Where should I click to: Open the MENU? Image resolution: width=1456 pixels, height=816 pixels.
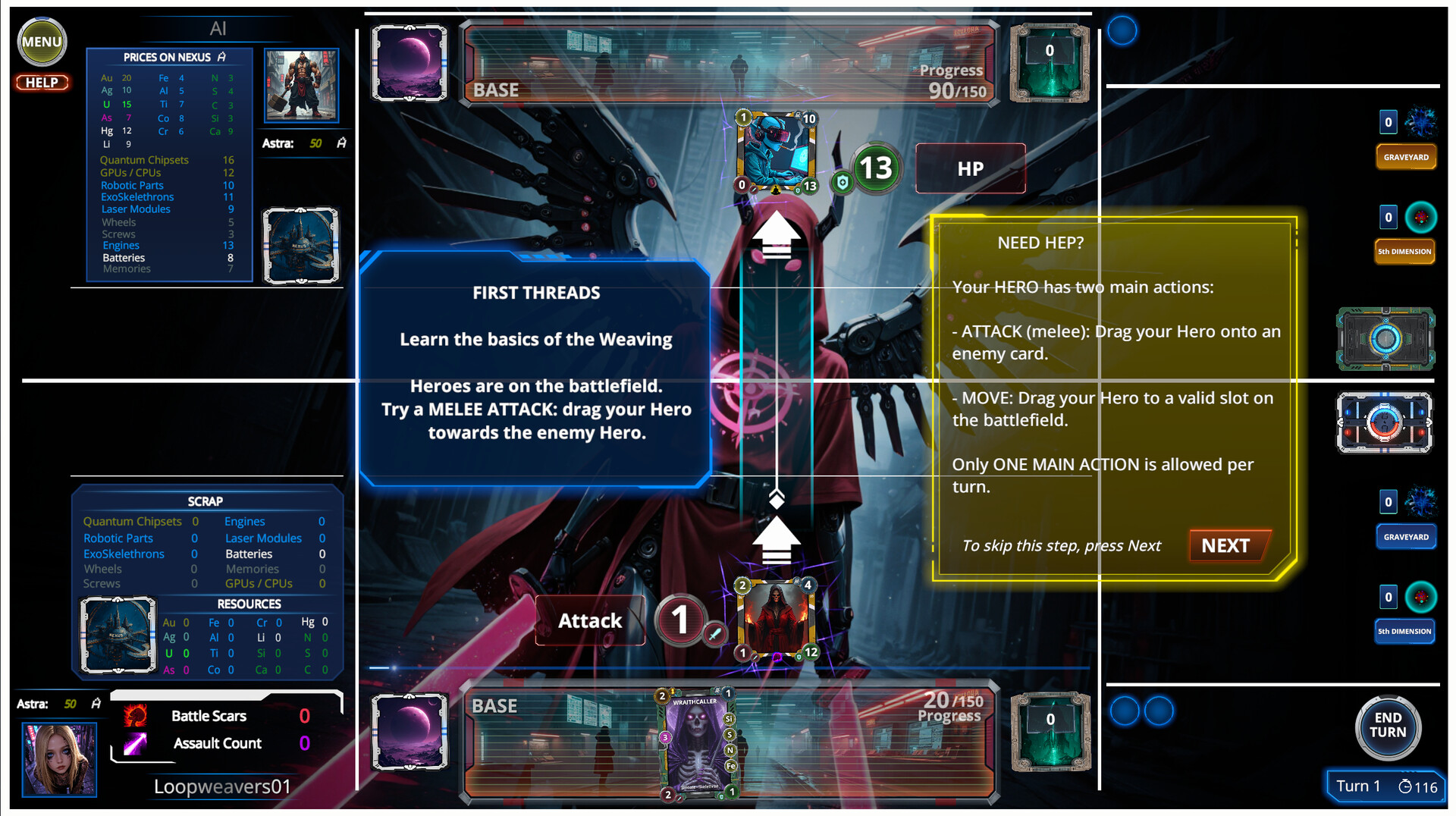click(x=42, y=42)
